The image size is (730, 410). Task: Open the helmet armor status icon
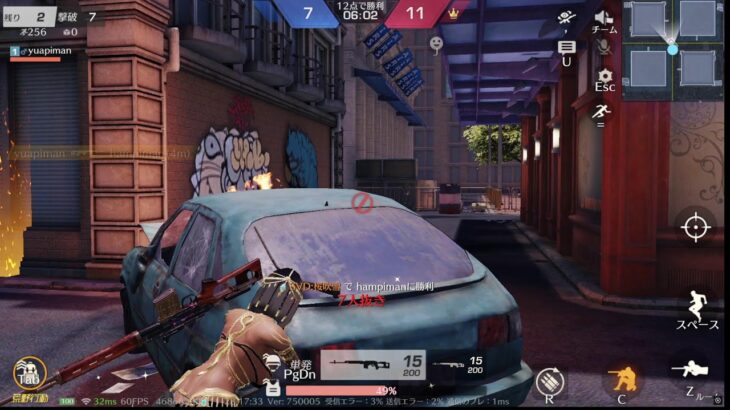point(270,361)
